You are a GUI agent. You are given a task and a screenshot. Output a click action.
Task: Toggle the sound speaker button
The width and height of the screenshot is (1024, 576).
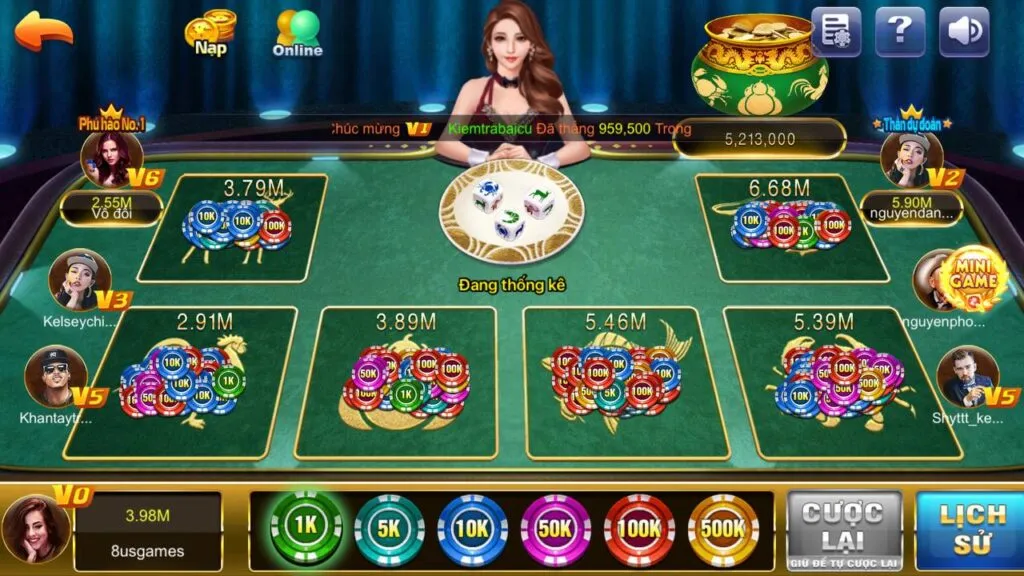tap(964, 32)
